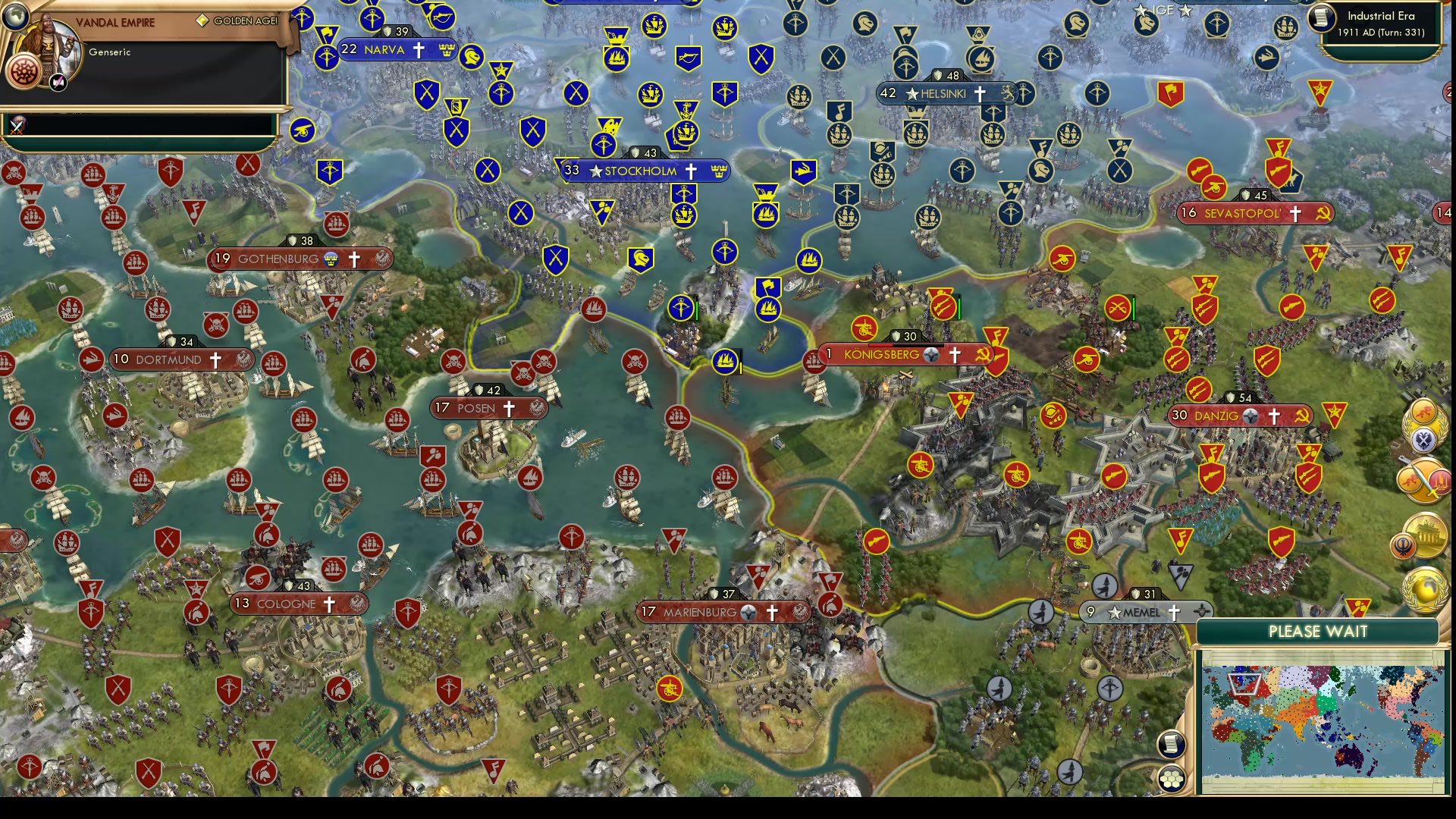Toggle the hex grid overlay beside the minimap
1456x819 pixels.
(1171, 780)
